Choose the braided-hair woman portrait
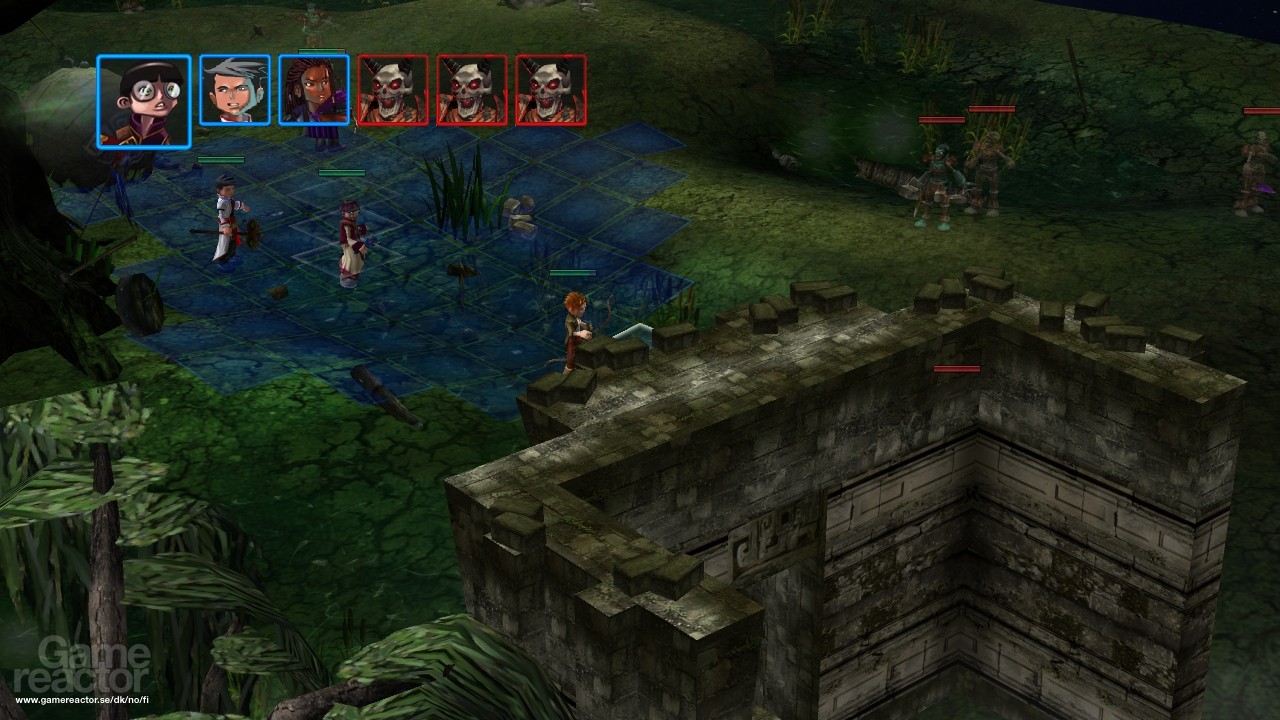Viewport: 1280px width, 720px height. (x=314, y=90)
